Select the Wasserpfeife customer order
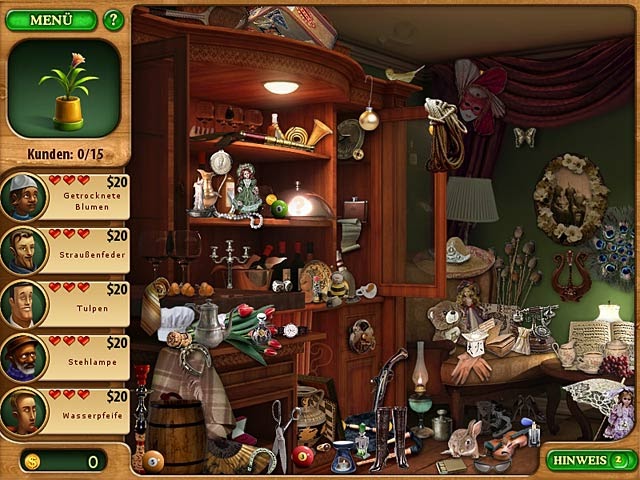This screenshot has height=480, width=640. 66,411
